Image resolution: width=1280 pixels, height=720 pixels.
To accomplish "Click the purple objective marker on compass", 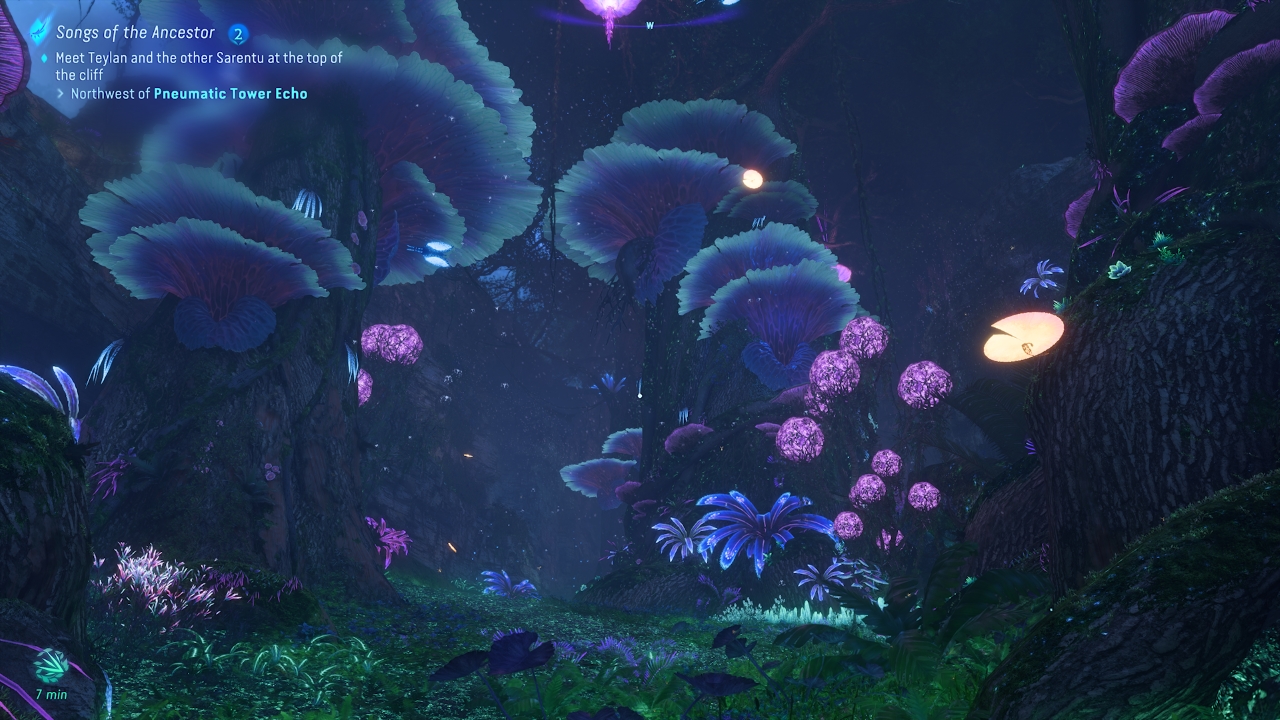I will [x=608, y=10].
